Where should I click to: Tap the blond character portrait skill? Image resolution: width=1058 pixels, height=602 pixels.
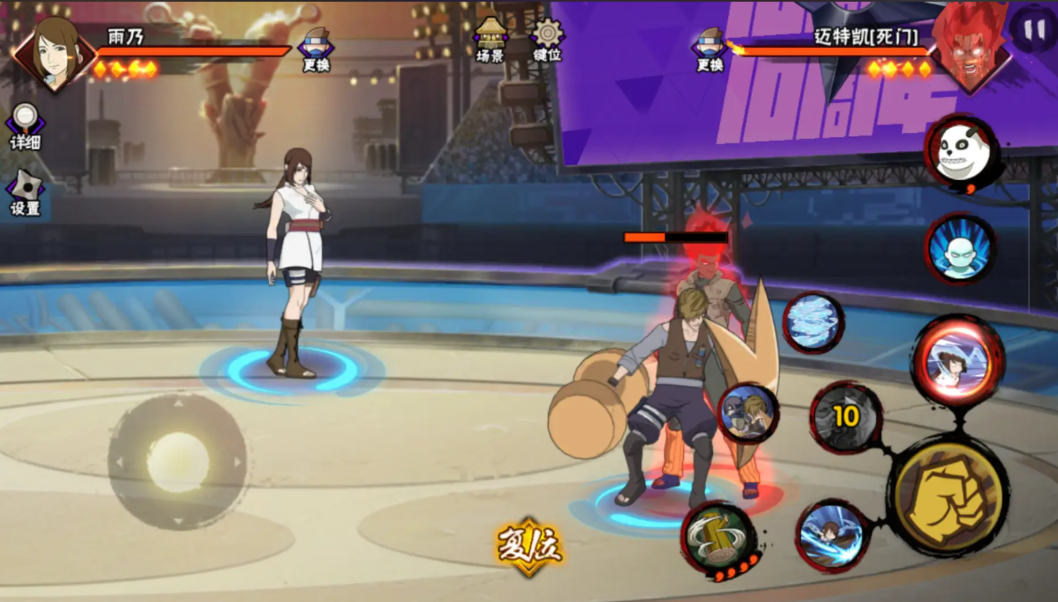(748, 413)
